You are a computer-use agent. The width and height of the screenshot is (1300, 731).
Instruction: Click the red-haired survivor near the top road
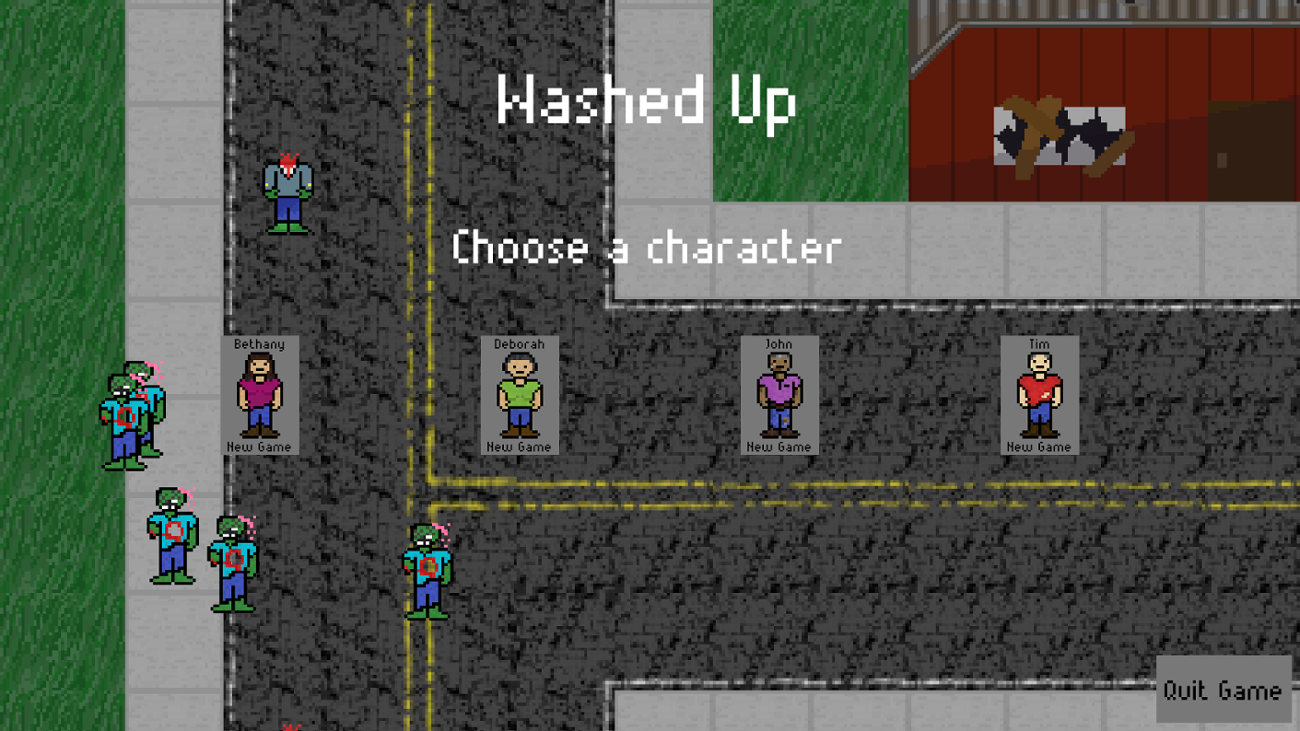coord(287,195)
